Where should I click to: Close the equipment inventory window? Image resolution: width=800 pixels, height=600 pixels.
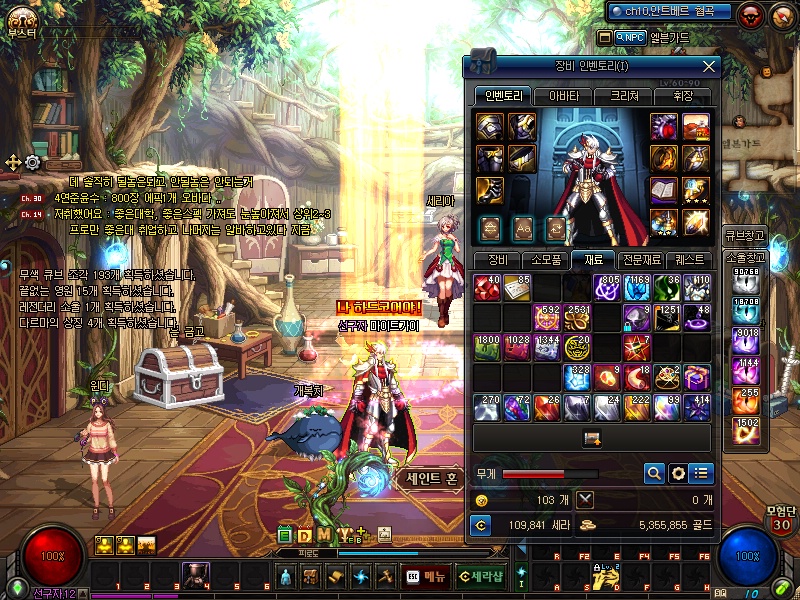pos(709,67)
